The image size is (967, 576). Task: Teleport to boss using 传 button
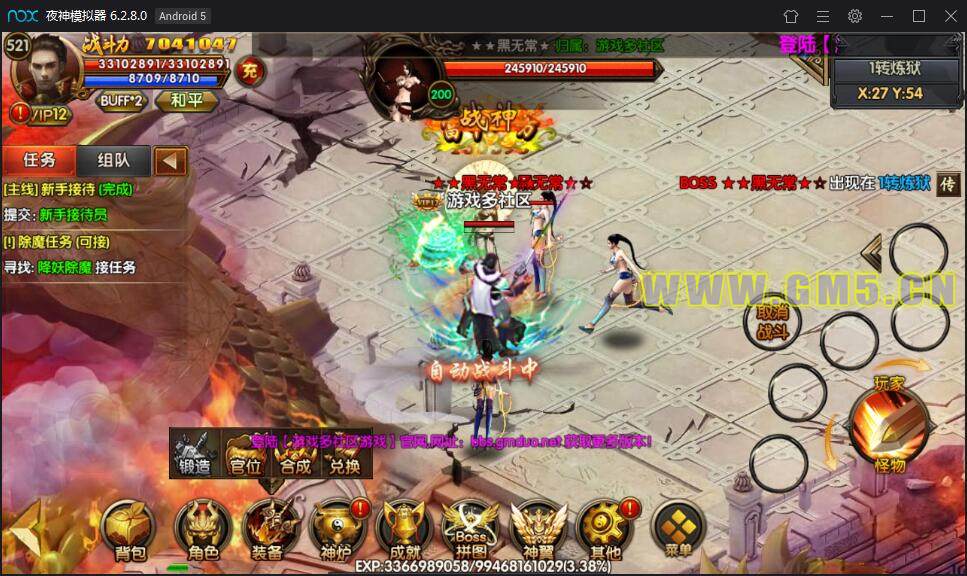[946, 185]
